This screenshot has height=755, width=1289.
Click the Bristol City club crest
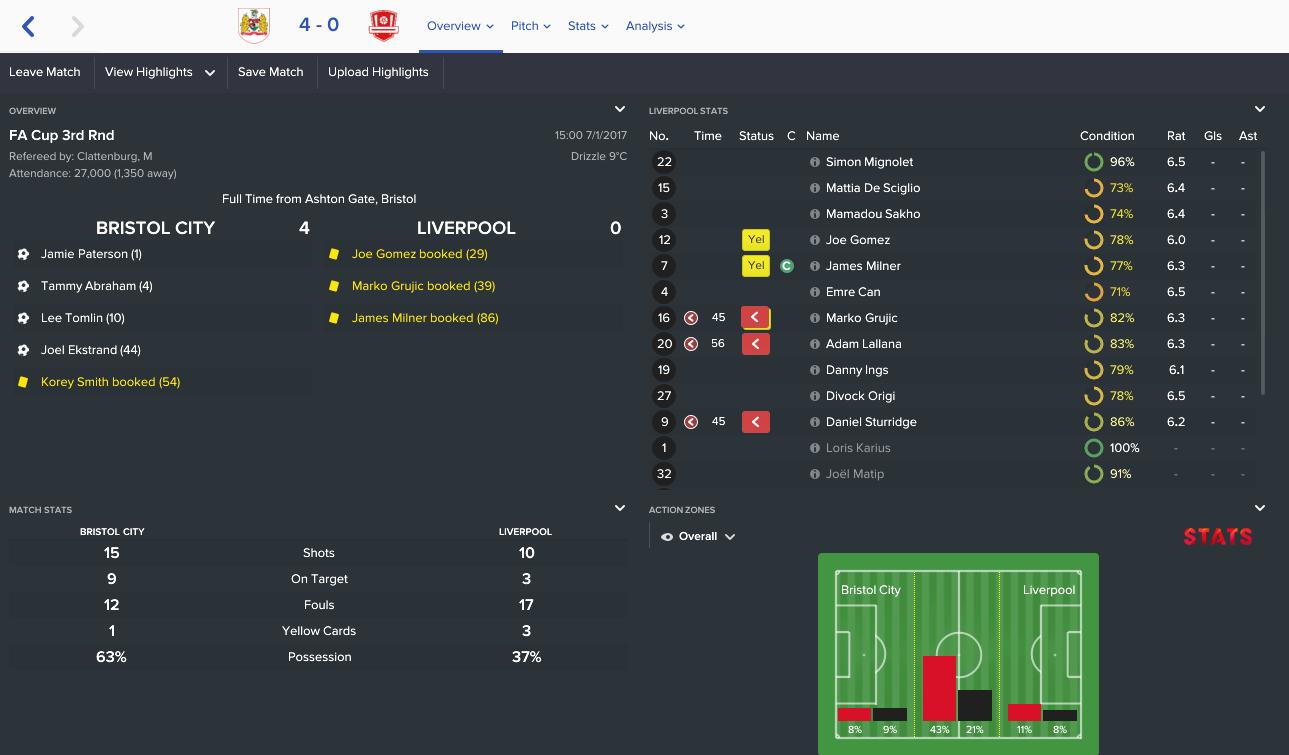(x=255, y=25)
